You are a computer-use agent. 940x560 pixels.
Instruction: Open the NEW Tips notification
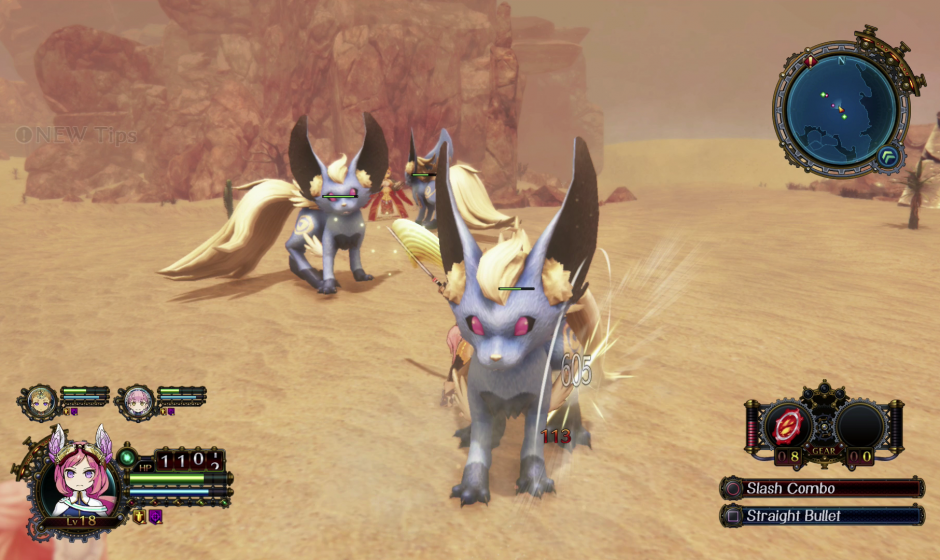point(76,135)
